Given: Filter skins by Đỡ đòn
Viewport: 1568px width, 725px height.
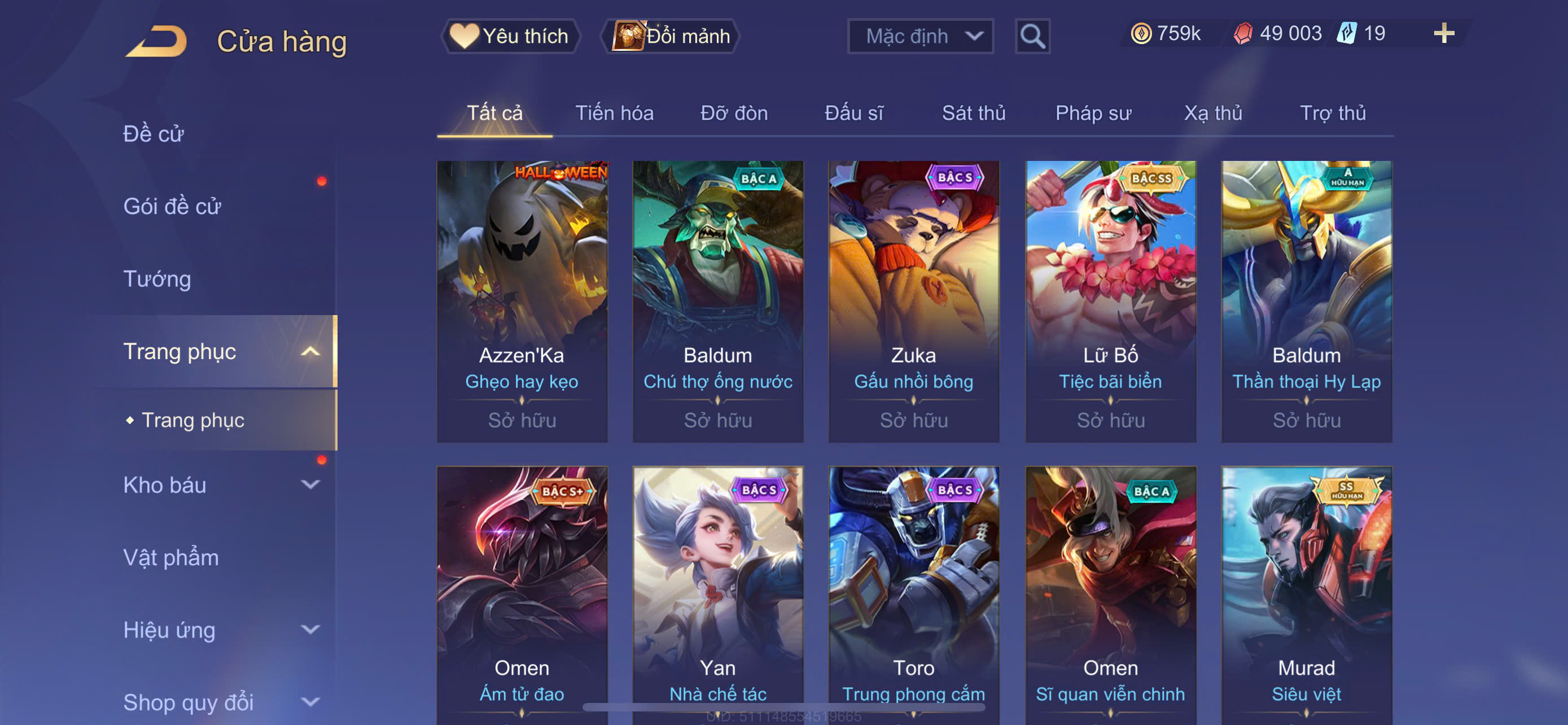Looking at the screenshot, I should [733, 113].
